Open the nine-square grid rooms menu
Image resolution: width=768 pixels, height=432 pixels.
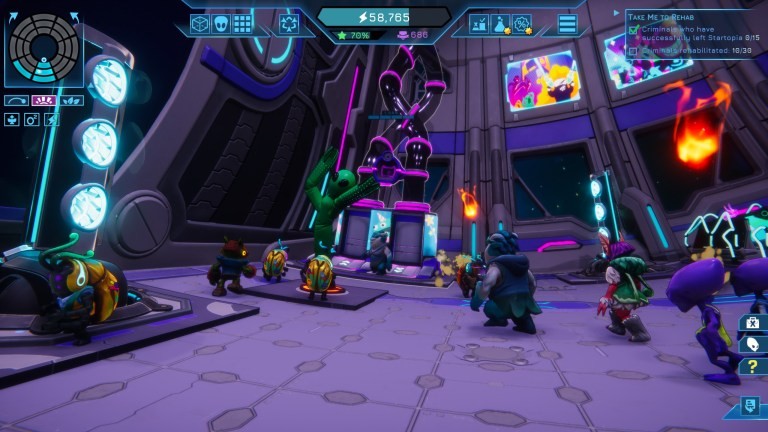[x=242, y=23]
